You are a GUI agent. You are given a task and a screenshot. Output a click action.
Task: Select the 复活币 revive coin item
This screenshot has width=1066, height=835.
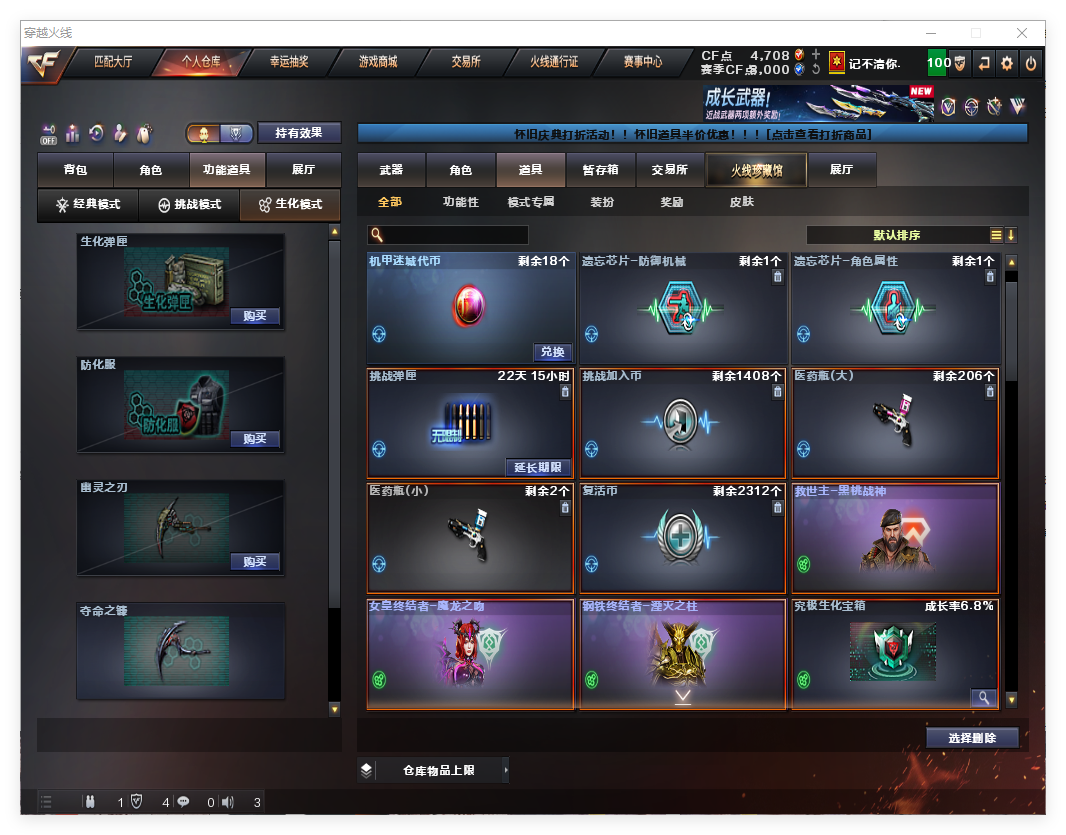[683, 537]
